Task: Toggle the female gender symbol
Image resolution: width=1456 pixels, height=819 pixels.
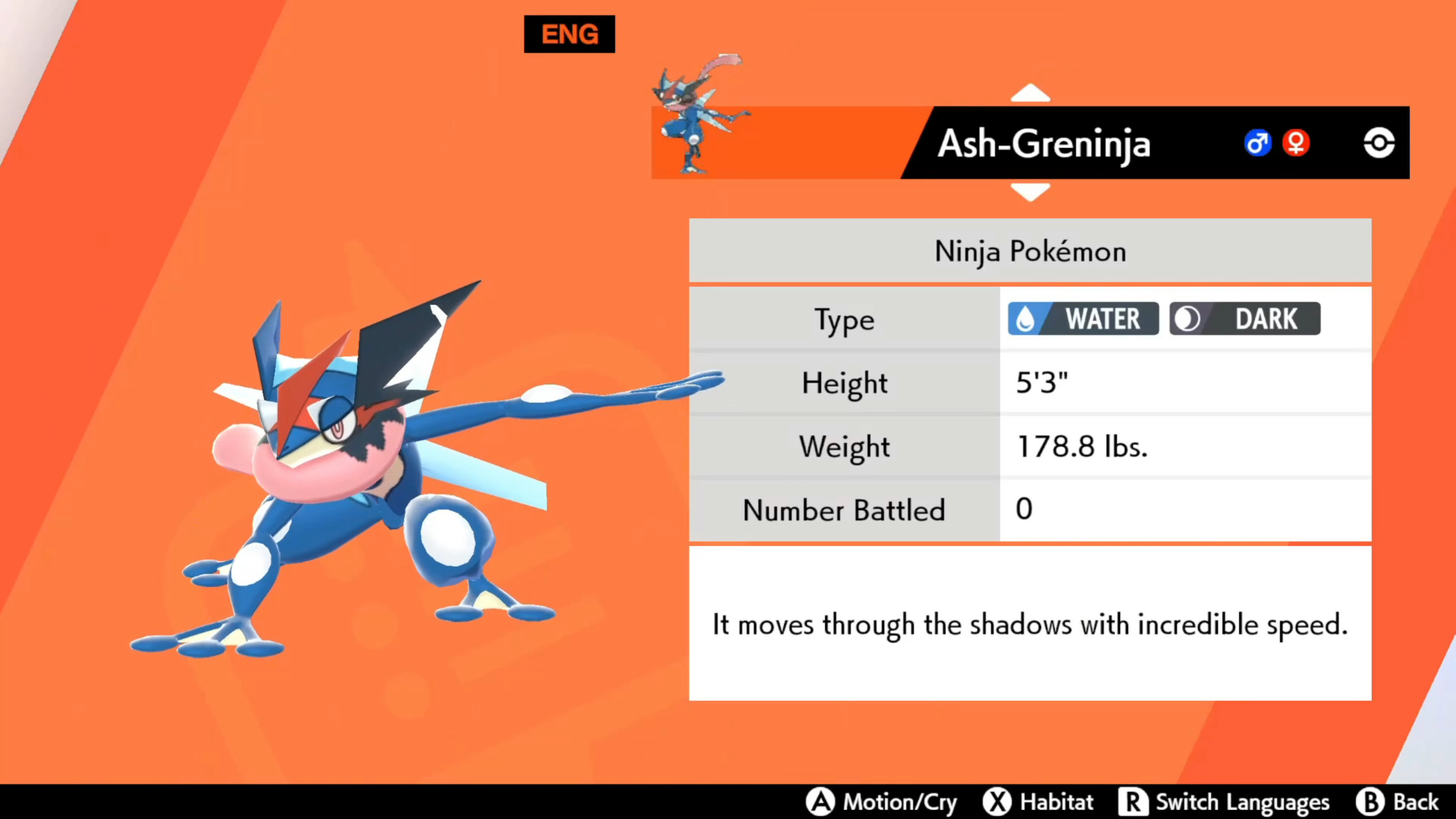Action: pos(1296,143)
